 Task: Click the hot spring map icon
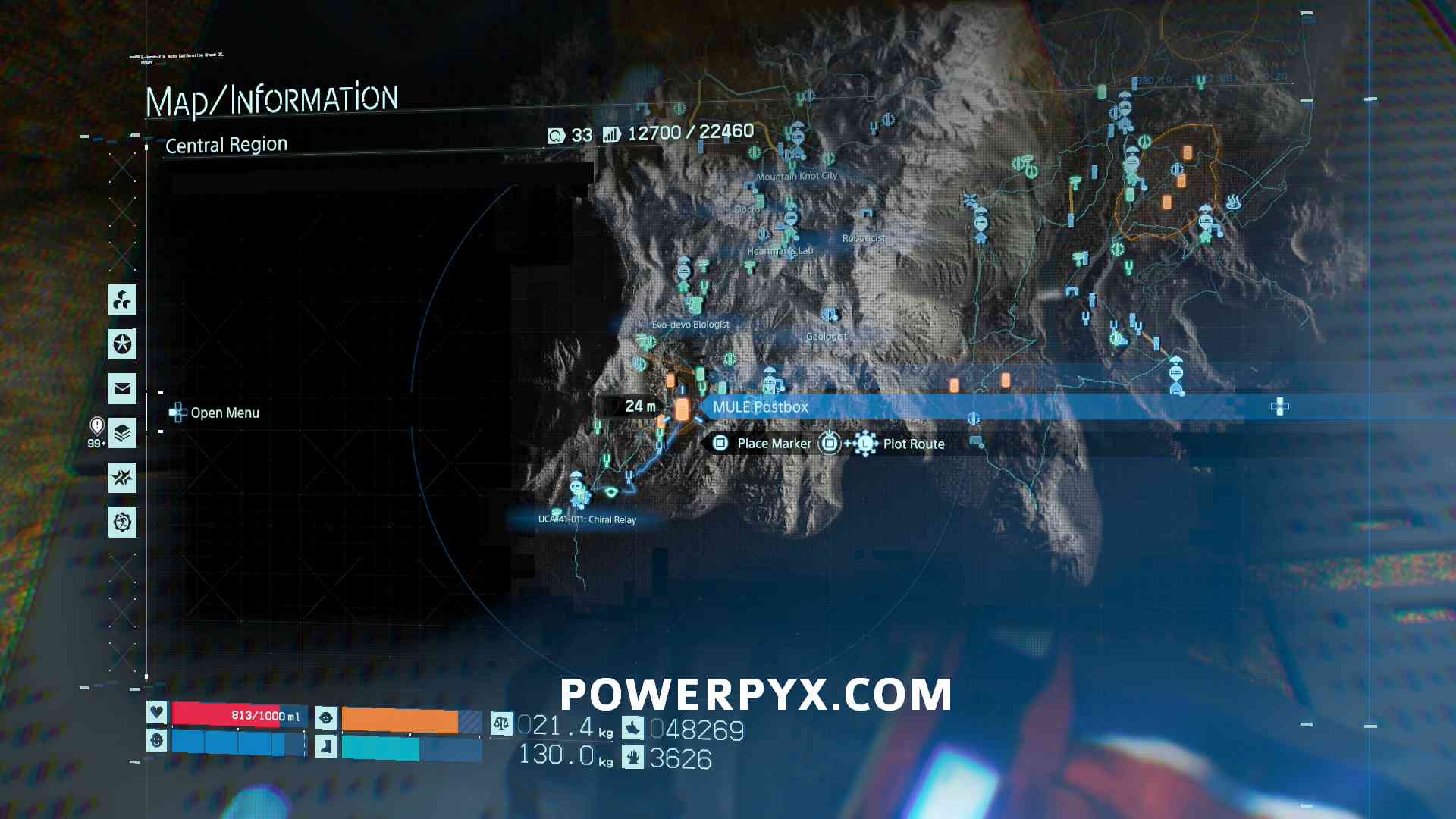[x=1233, y=202]
